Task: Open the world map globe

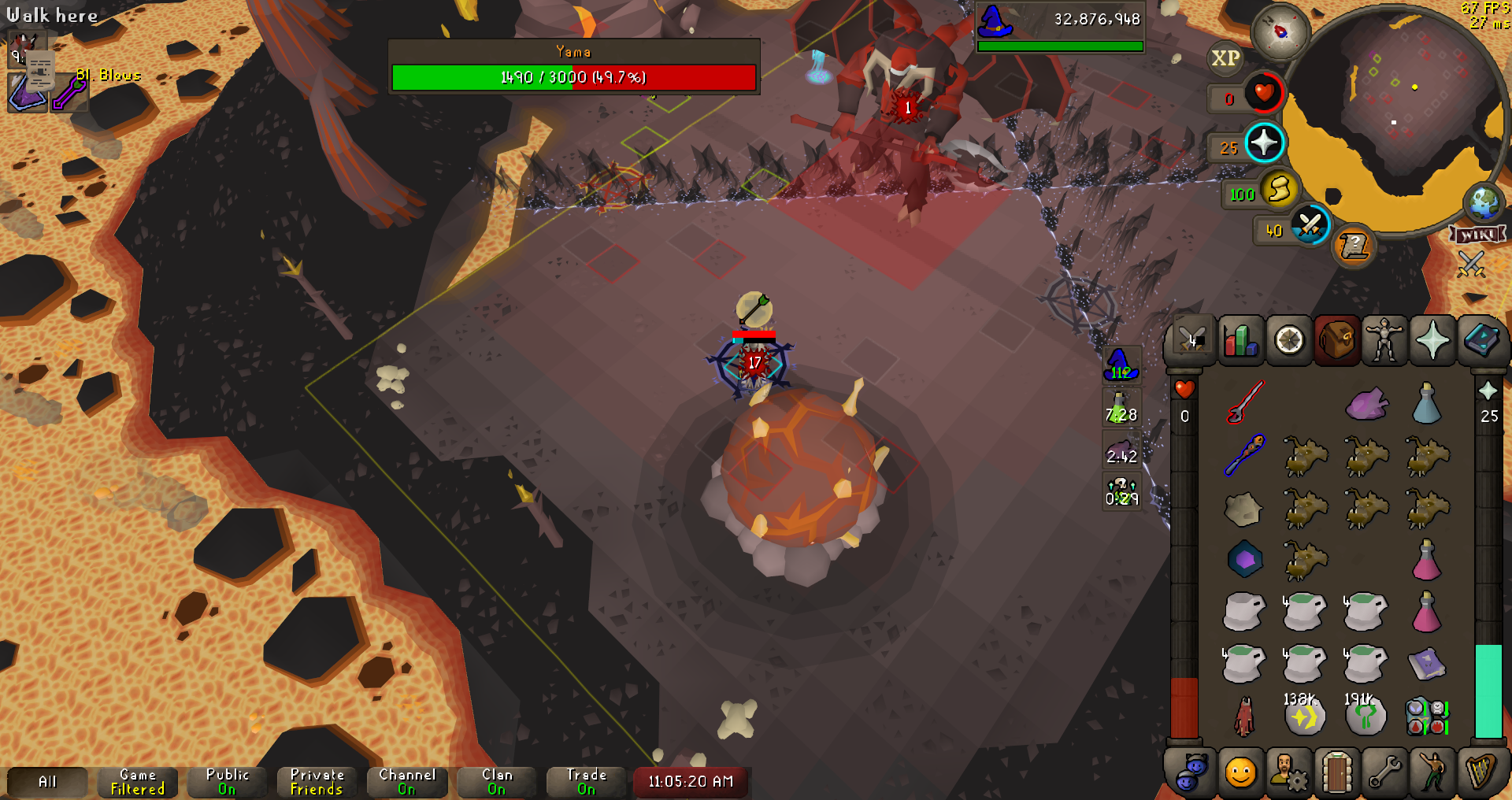Action: pos(1484,202)
